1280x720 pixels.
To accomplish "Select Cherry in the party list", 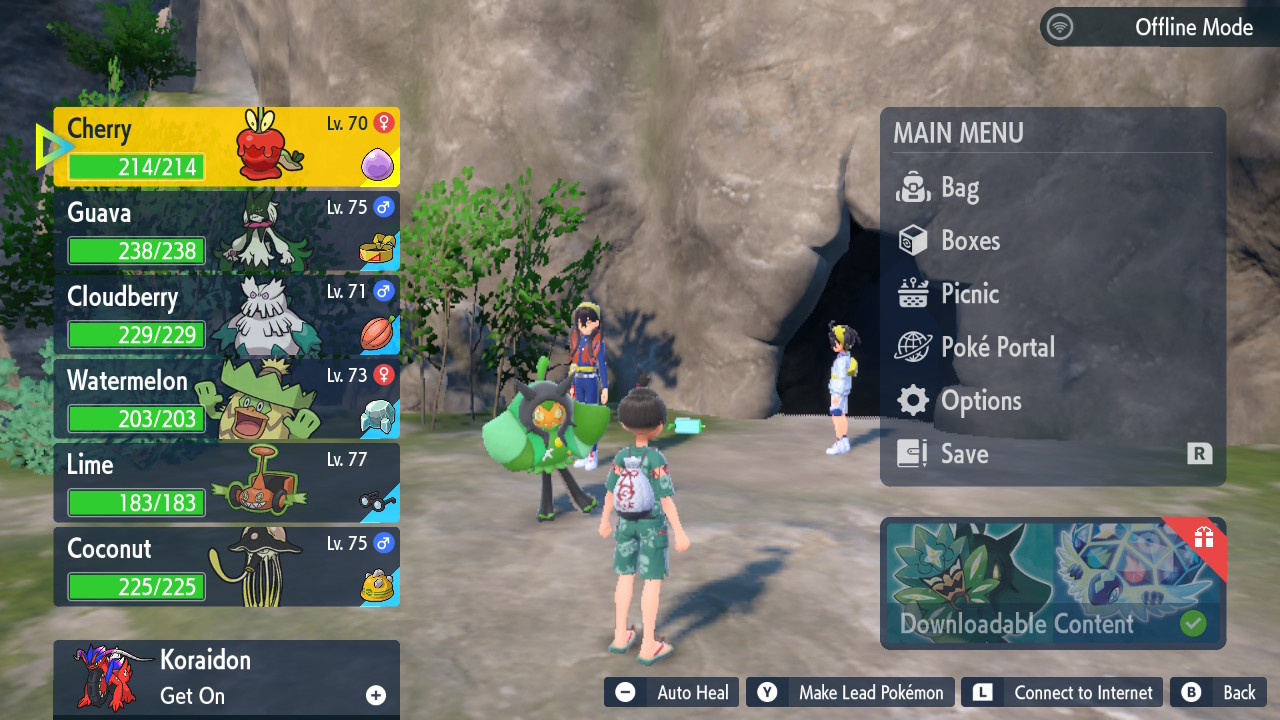I will [226, 147].
